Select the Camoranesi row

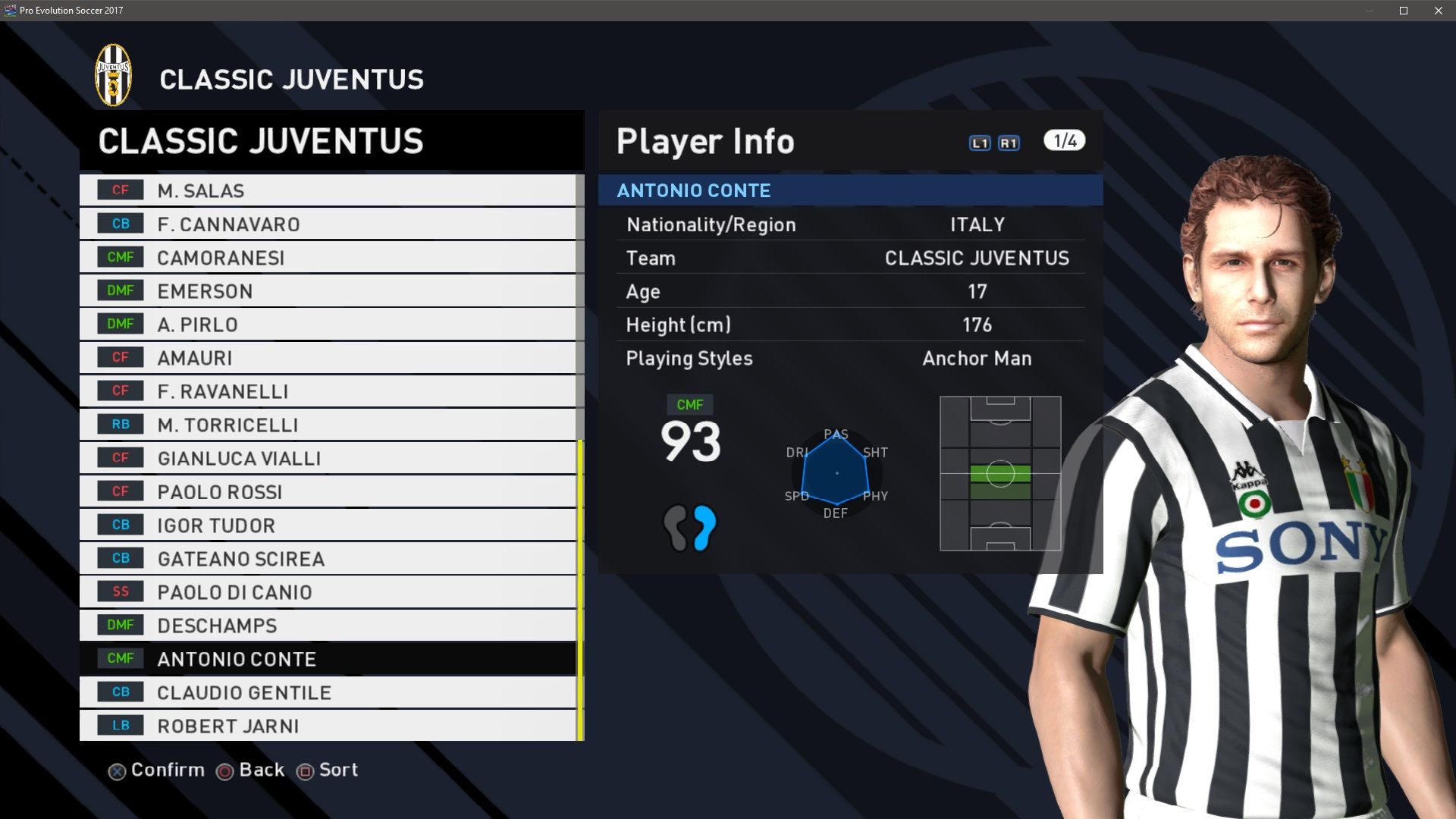click(328, 257)
